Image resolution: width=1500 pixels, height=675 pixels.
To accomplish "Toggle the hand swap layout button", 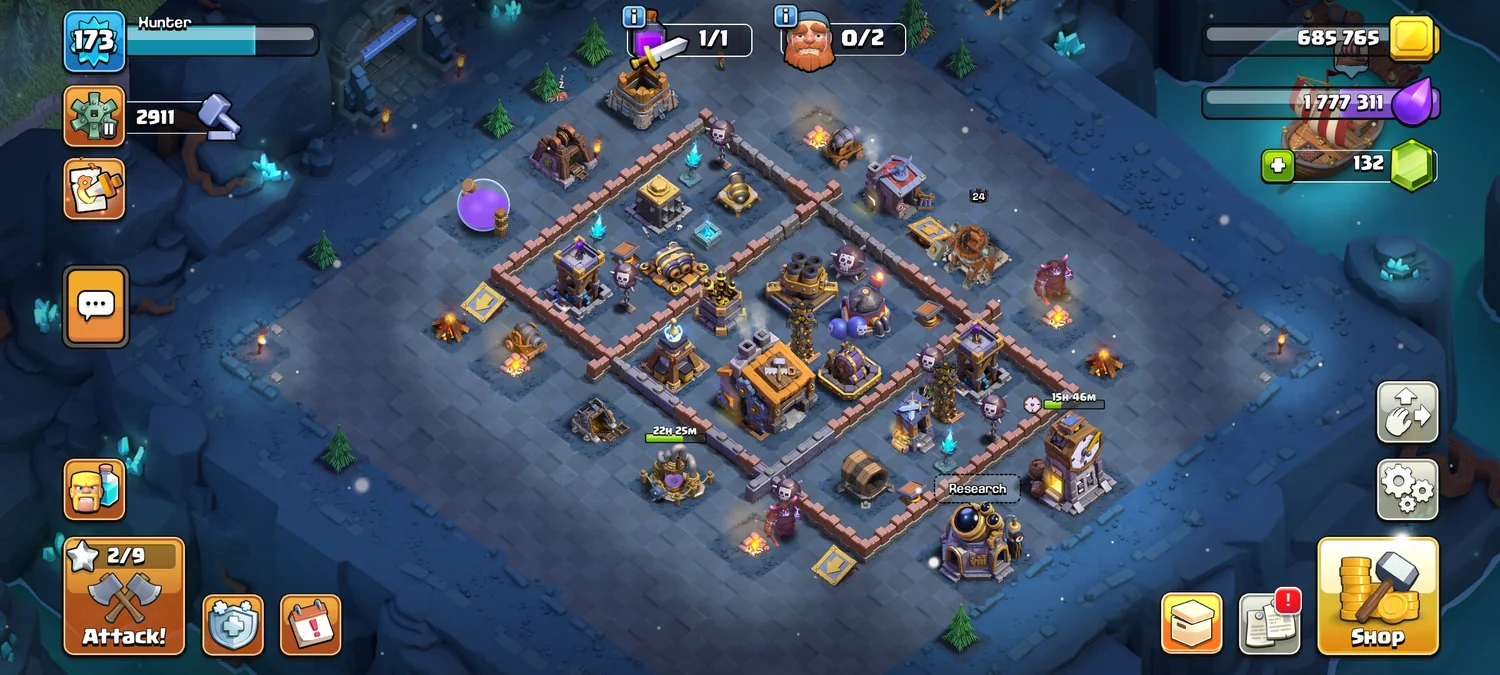I will (x=1407, y=412).
